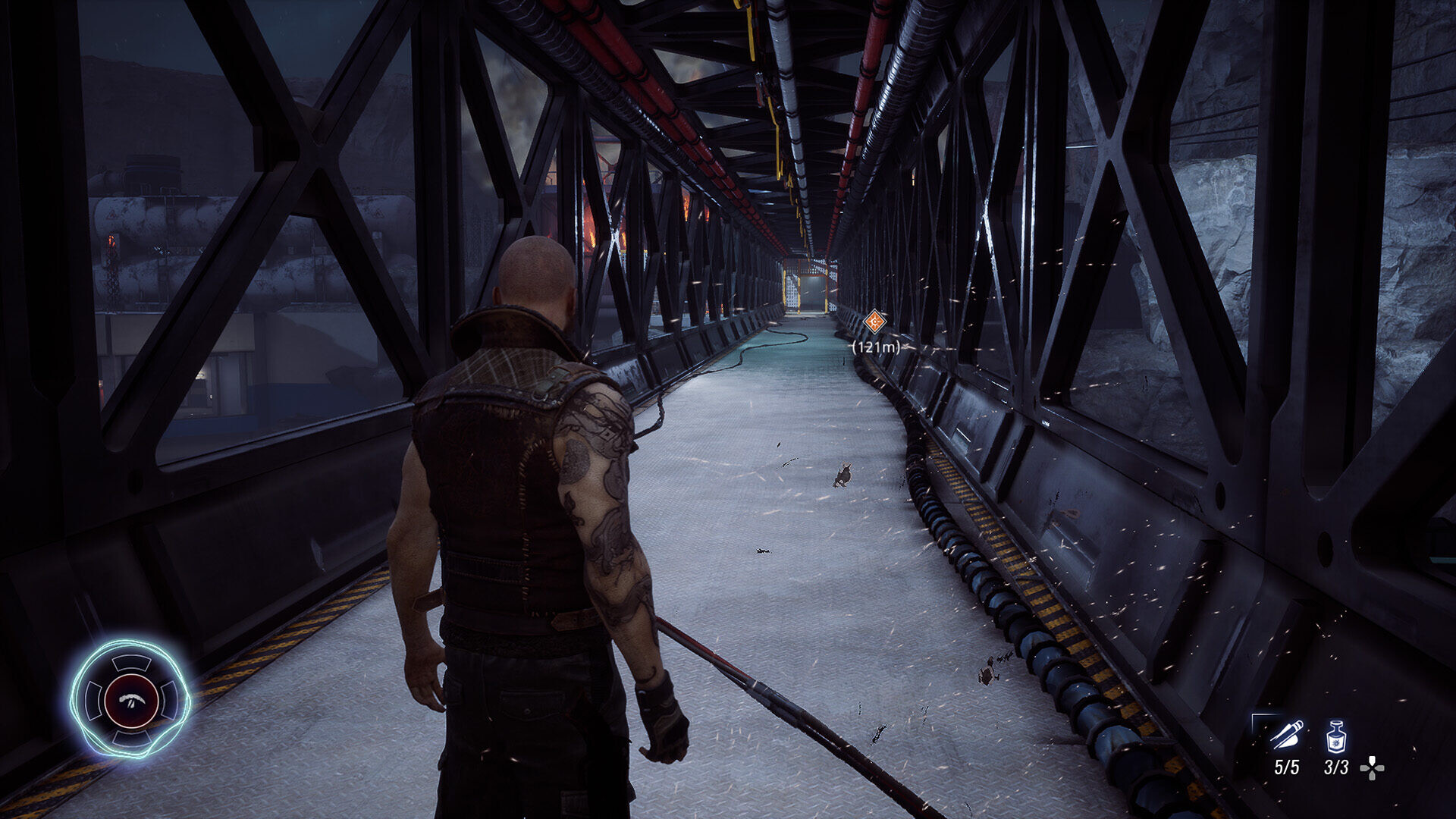
Task: Click the orange diamond objective marker
Action: (875, 322)
